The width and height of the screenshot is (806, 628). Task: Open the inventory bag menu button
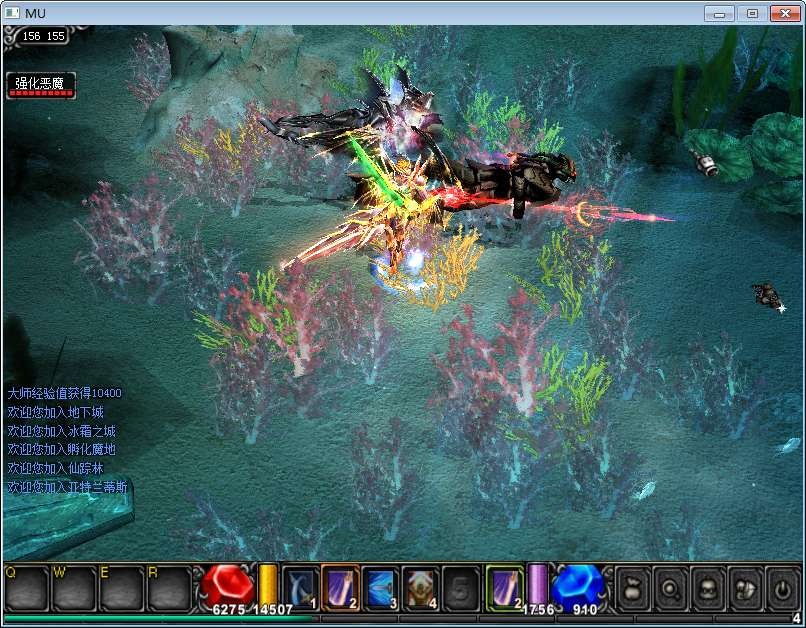[632, 588]
